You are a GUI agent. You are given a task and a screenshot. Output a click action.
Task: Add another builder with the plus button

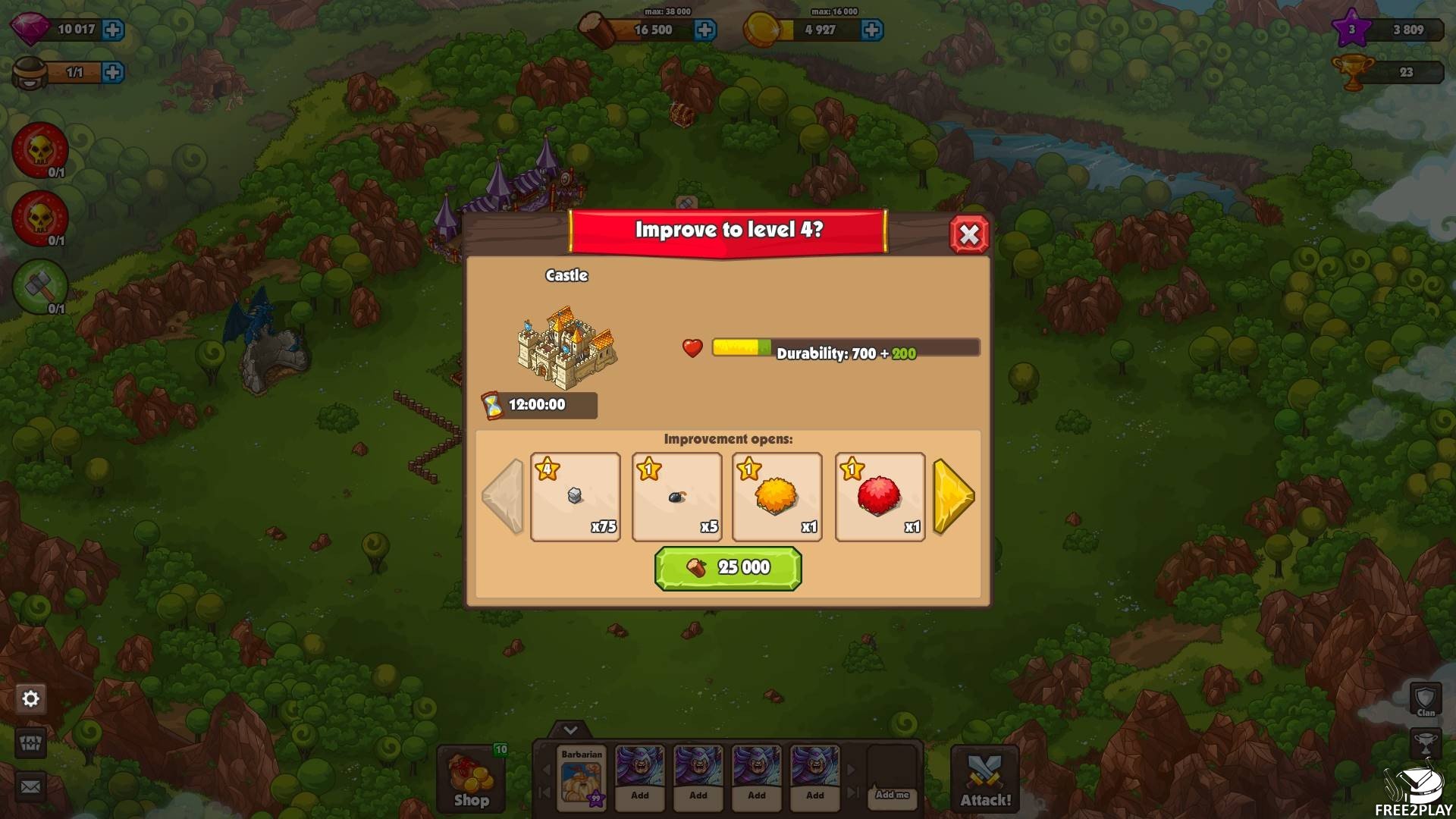pyautogui.click(x=113, y=72)
